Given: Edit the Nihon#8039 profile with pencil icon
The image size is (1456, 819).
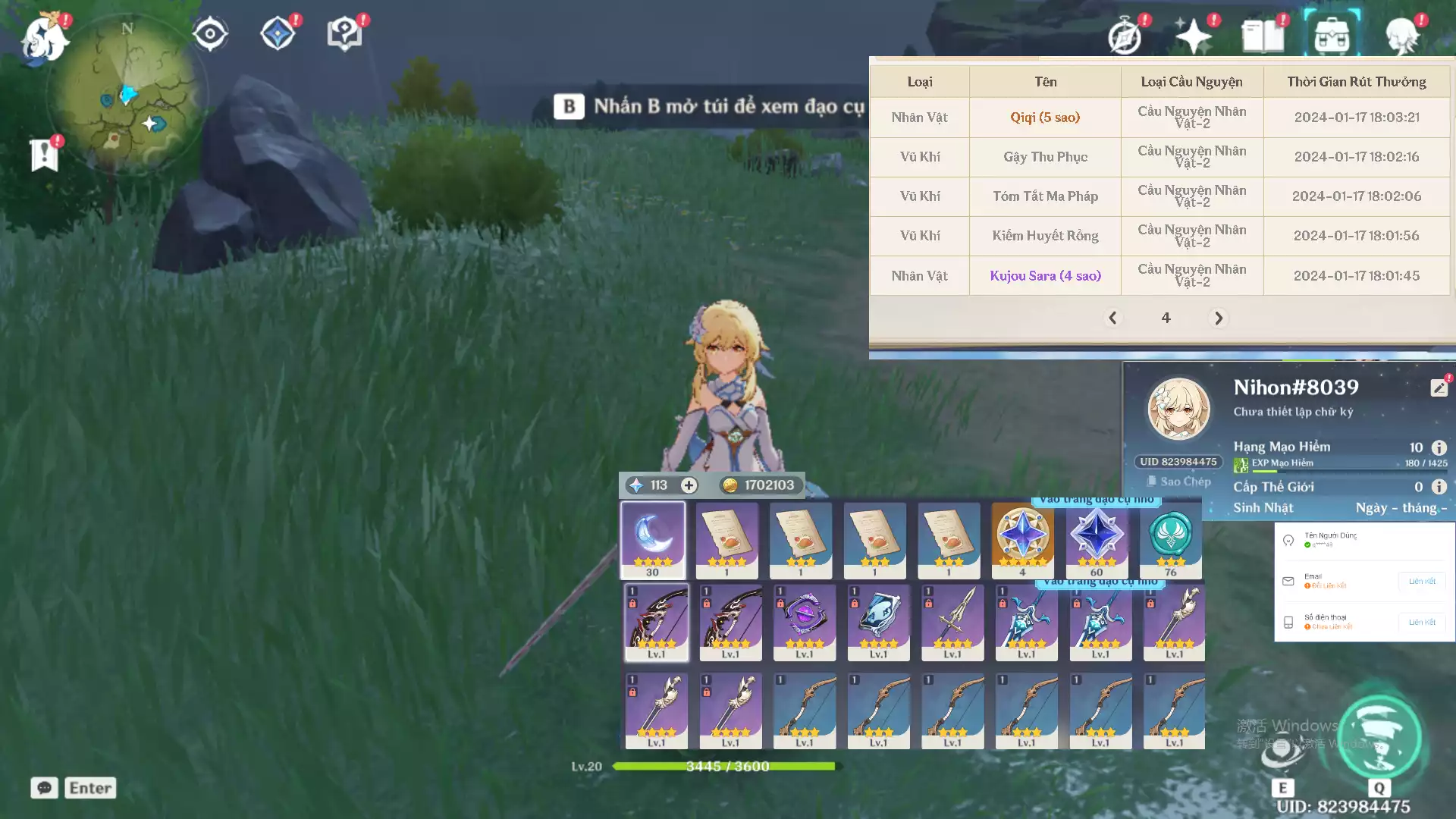Looking at the screenshot, I should tap(1439, 388).
